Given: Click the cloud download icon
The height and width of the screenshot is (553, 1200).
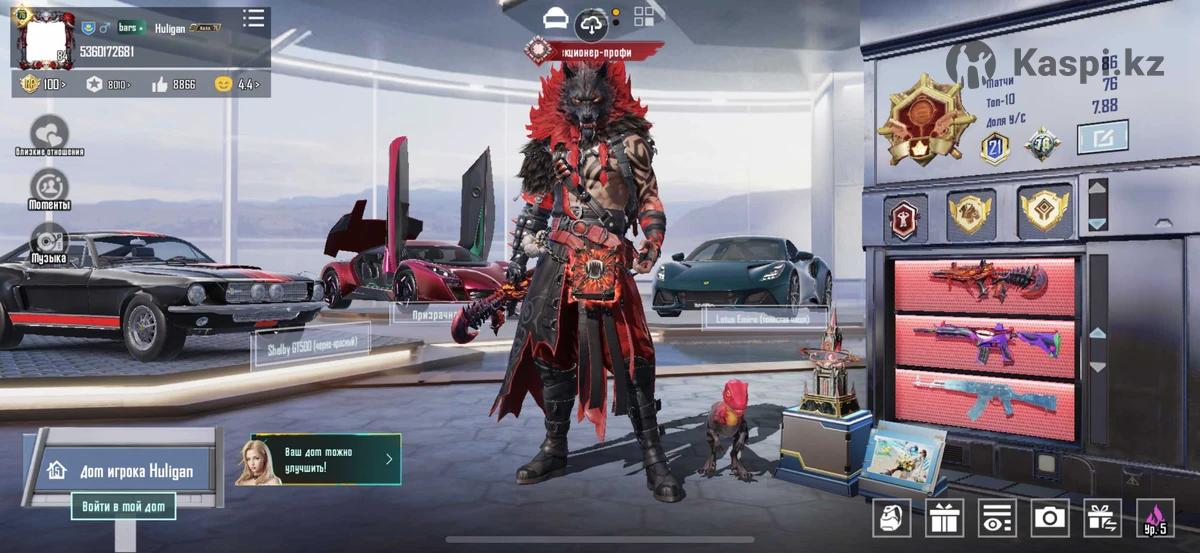Looking at the screenshot, I should pos(591,23).
